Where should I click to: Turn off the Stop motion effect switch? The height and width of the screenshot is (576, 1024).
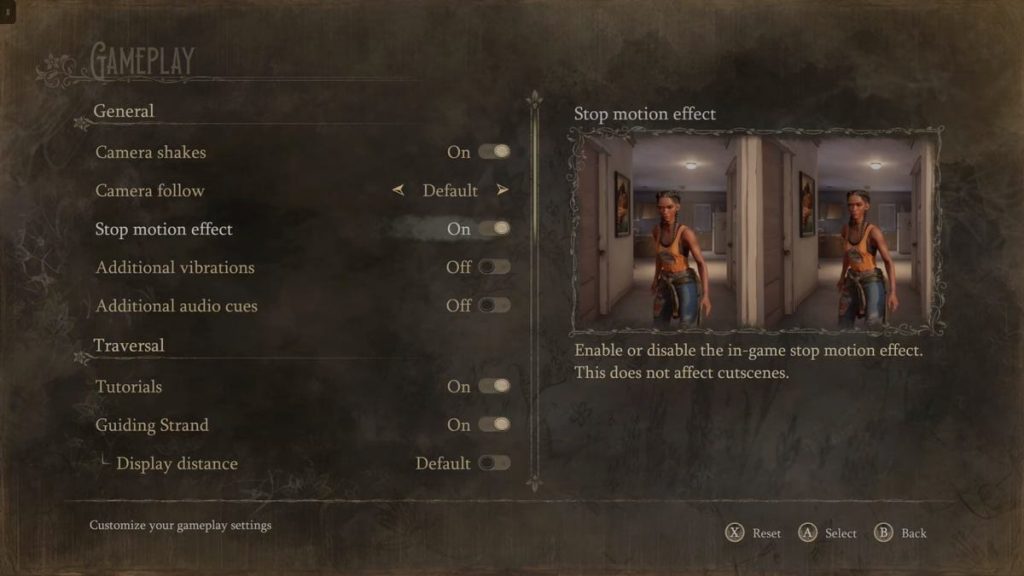pos(494,229)
